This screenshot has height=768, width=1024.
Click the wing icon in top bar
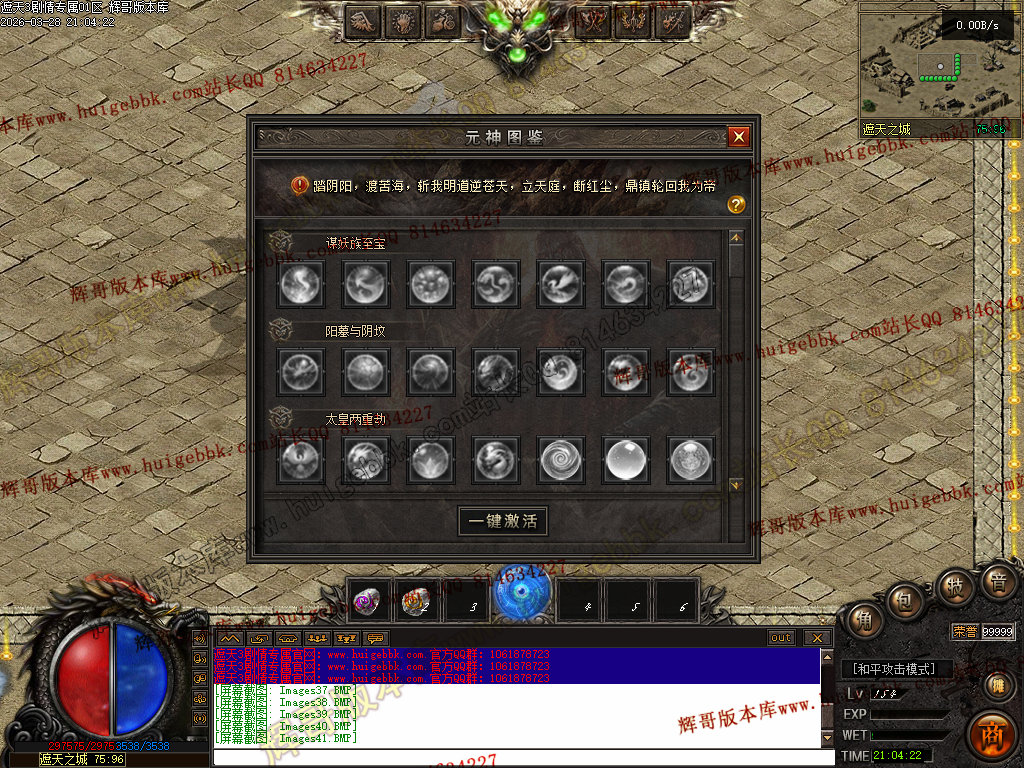coord(362,20)
